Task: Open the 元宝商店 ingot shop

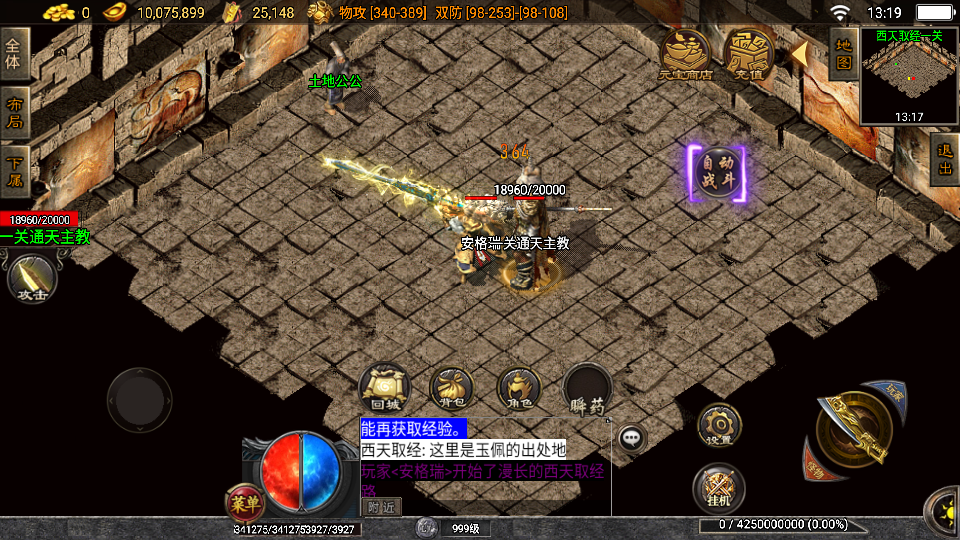Action: [685, 53]
